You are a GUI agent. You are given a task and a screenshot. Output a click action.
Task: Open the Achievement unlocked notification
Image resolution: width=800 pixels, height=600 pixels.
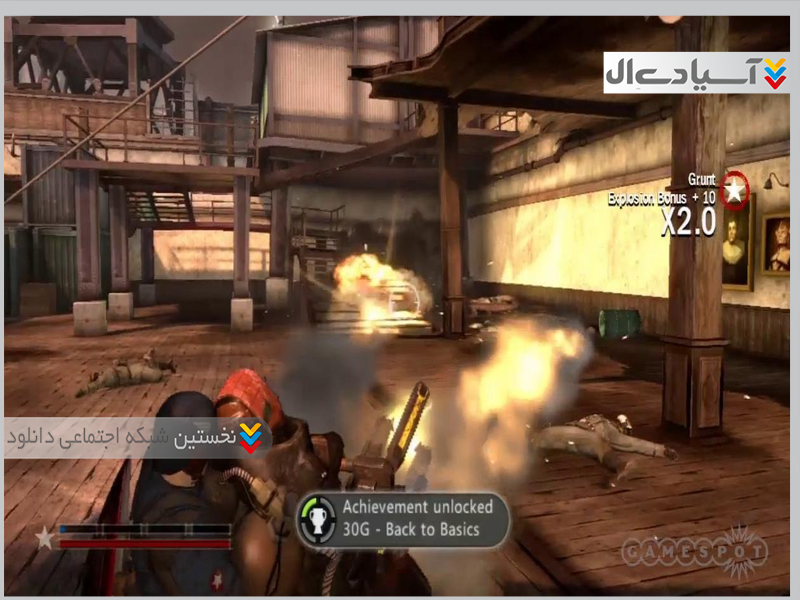click(x=402, y=519)
